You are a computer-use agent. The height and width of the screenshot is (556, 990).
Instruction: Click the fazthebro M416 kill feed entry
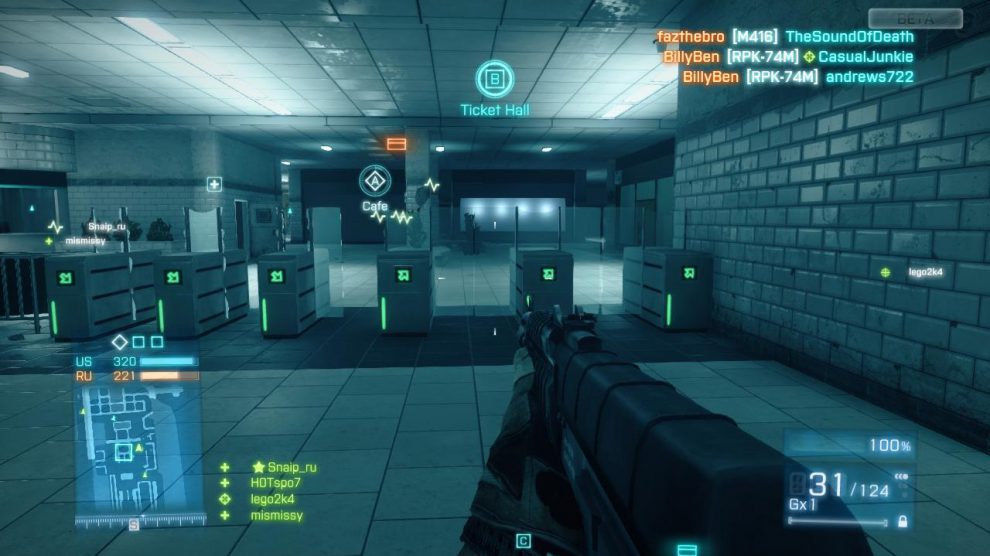tap(785, 37)
